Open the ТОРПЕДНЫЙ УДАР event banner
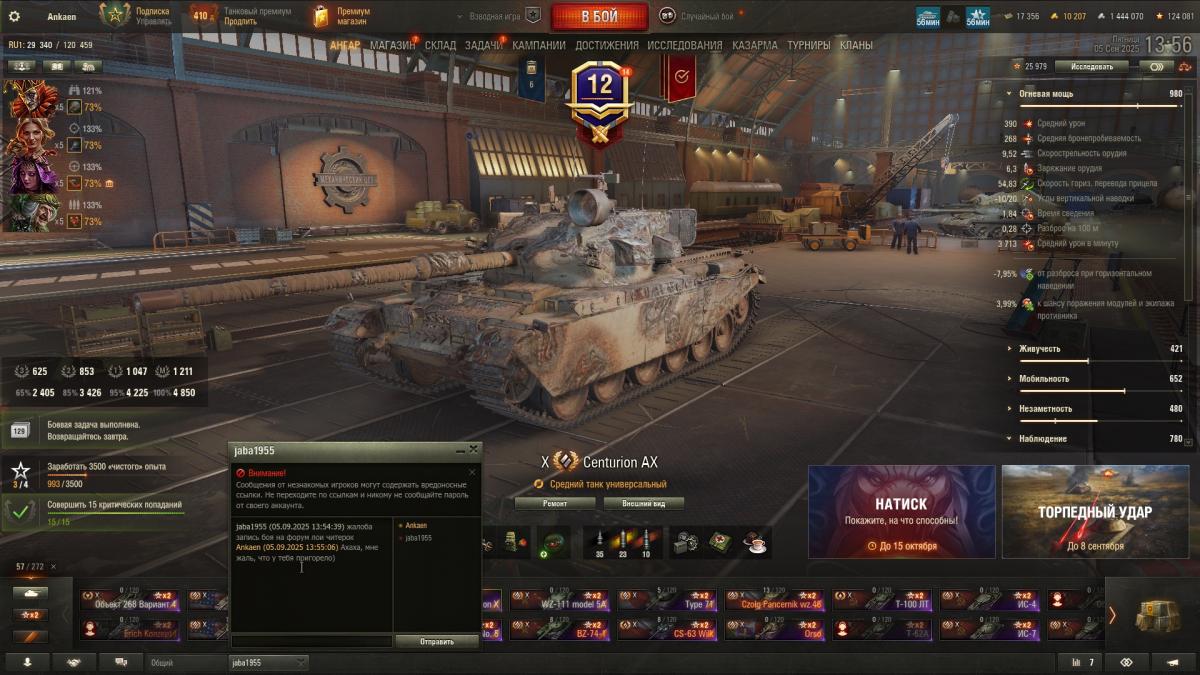This screenshot has height=675, width=1200. coord(1094,511)
